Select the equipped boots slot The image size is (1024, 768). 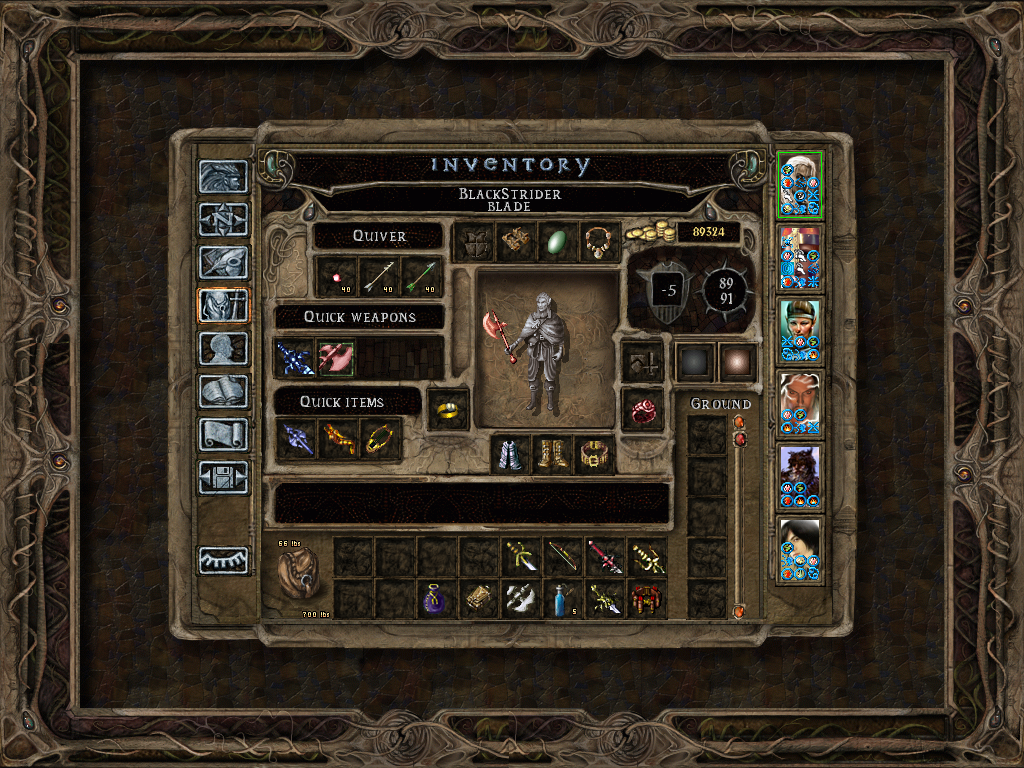[553, 454]
